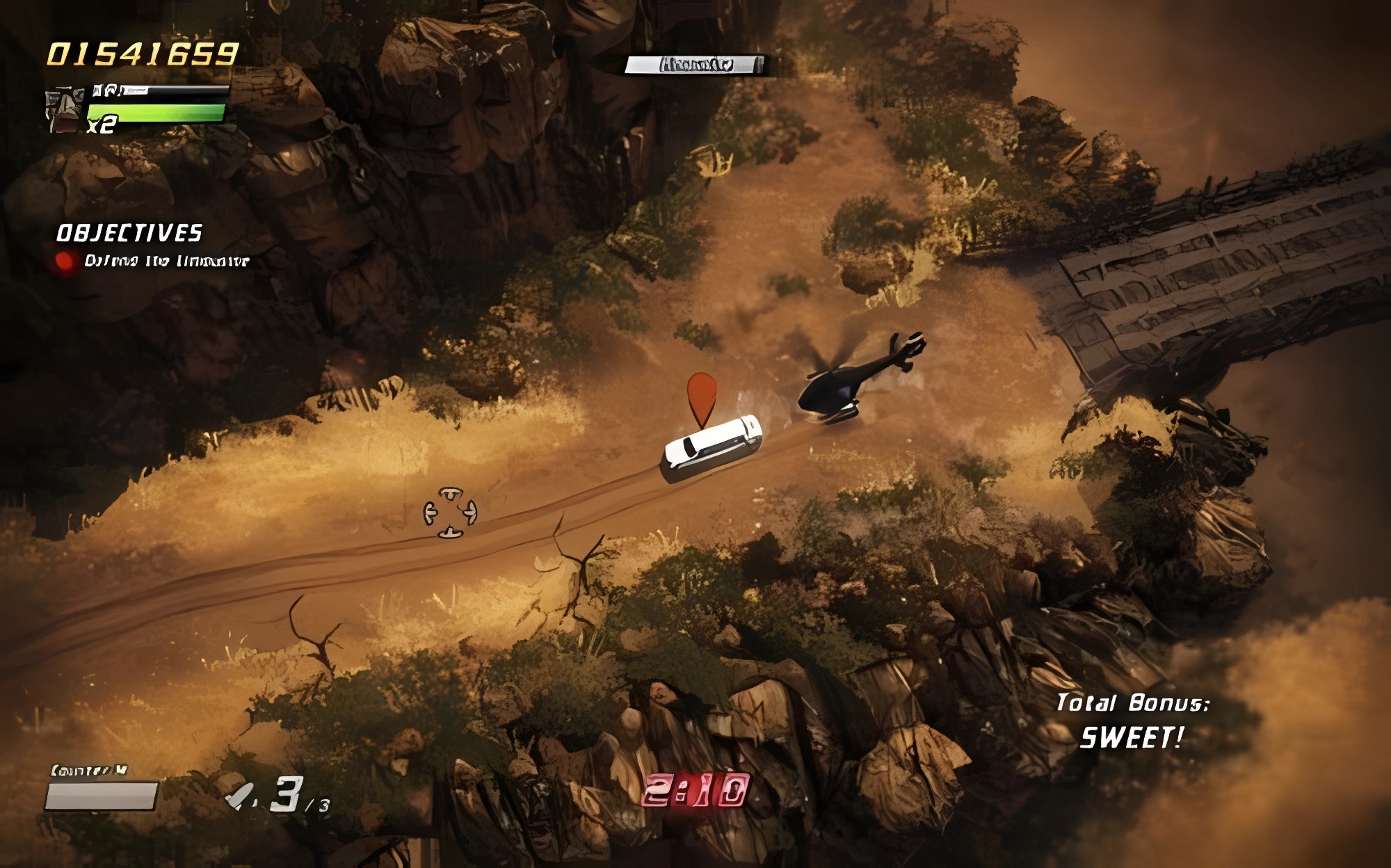This screenshot has height=868, width=1391.
Task: Open the Objectives header
Action: pyautogui.click(x=129, y=233)
